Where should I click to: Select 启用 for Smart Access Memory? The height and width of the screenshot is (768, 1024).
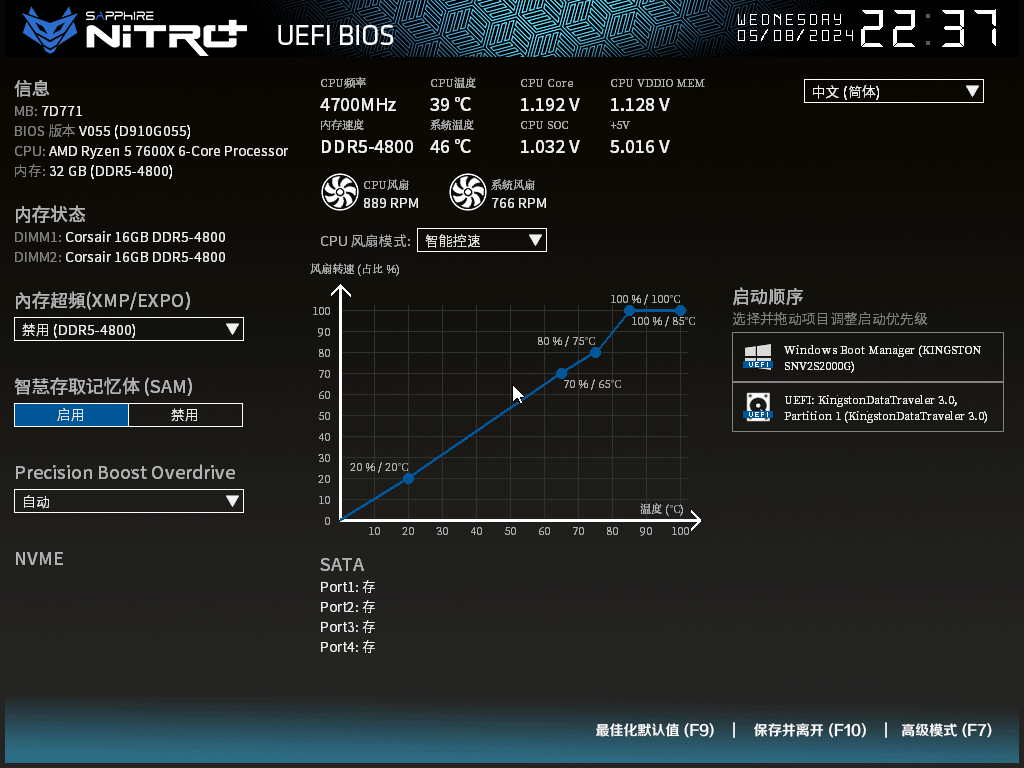(71, 415)
